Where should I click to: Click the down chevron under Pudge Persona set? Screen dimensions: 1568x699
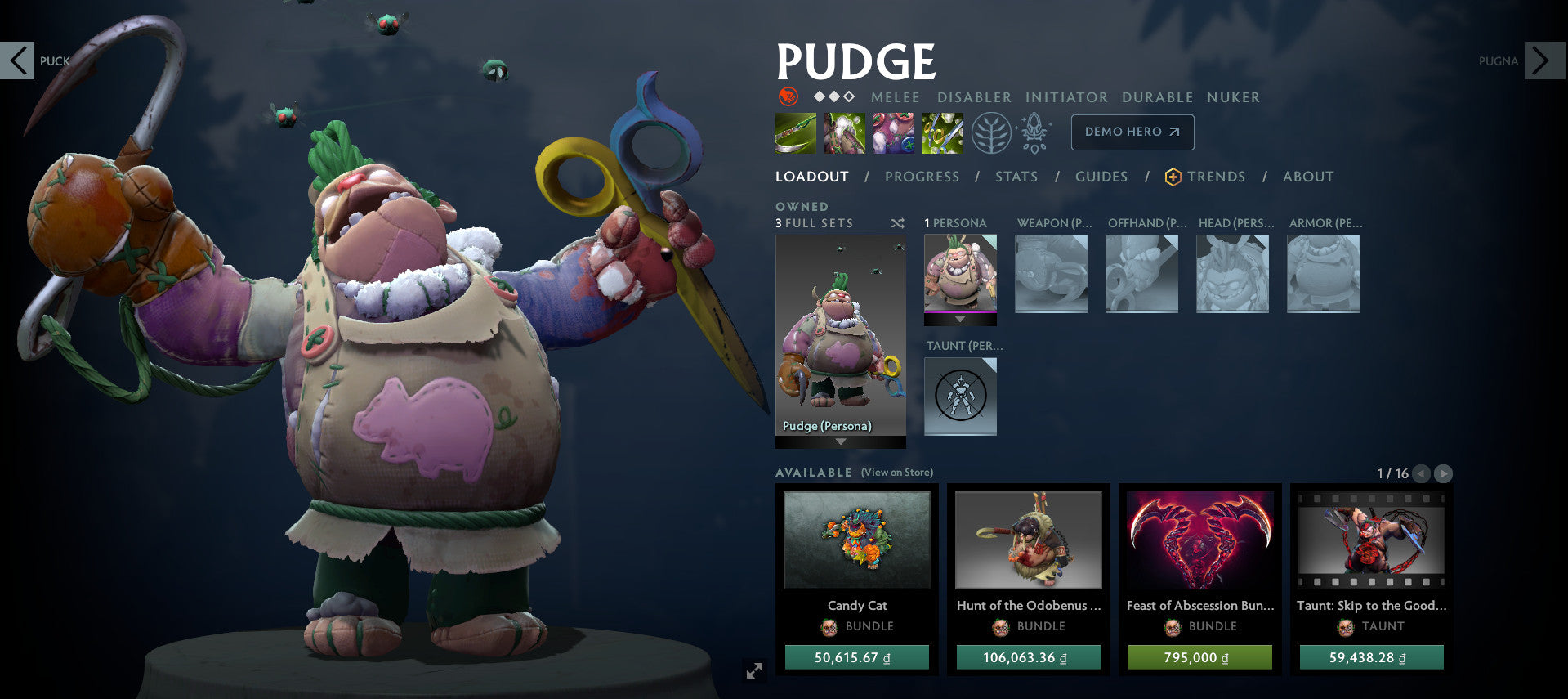coord(840,441)
